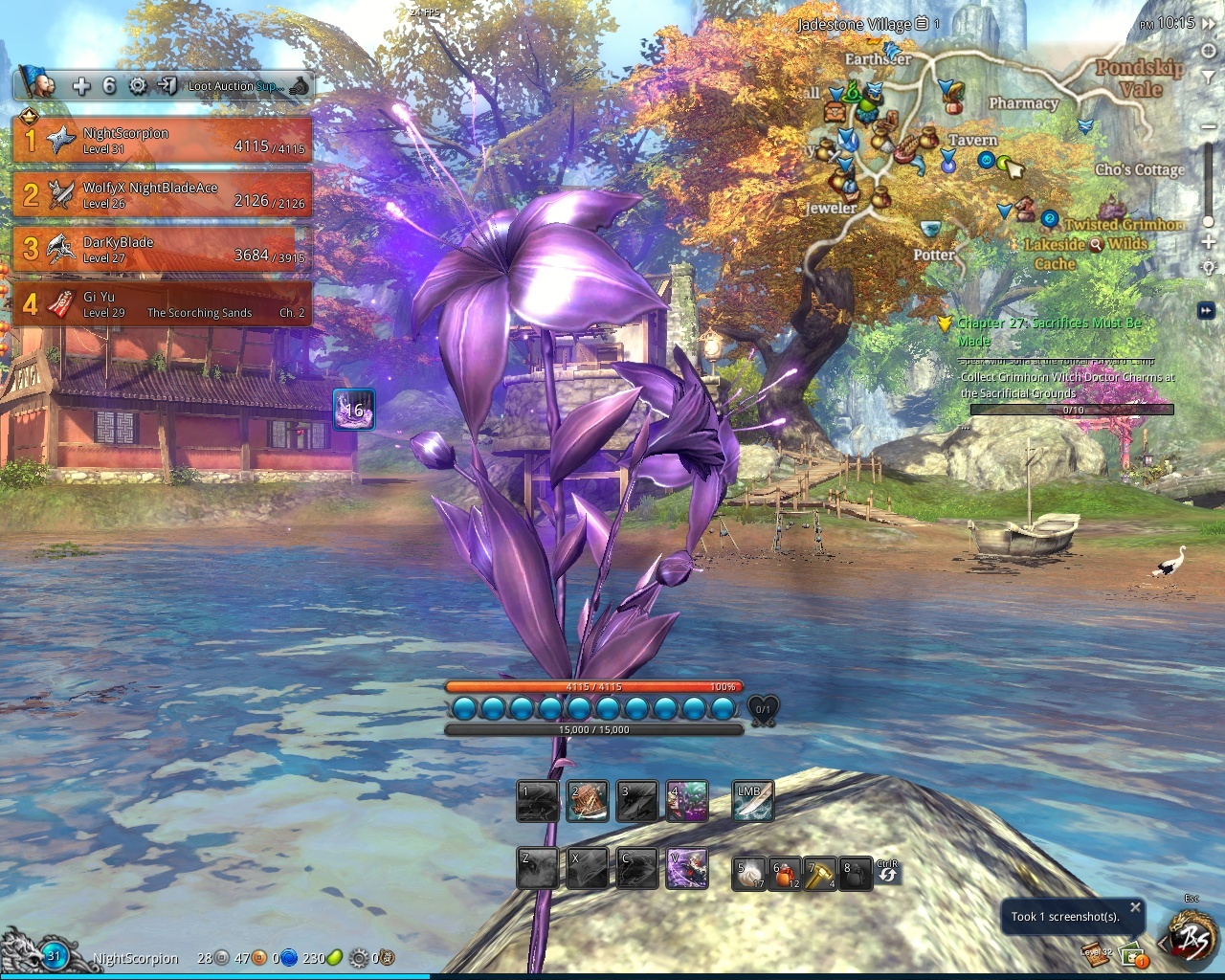Select party member DarKyBlade
The width and height of the screenshot is (1225, 980).
pyautogui.click(x=163, y=250)
